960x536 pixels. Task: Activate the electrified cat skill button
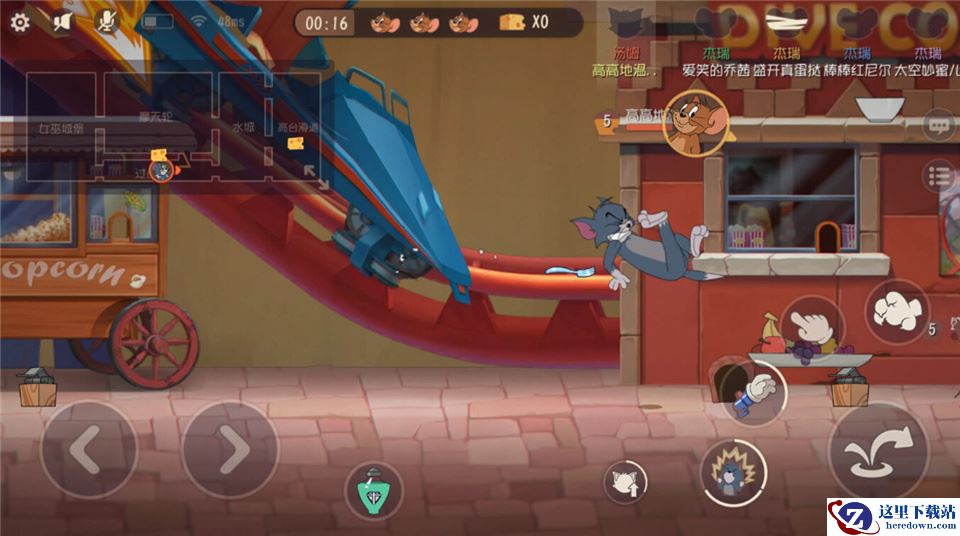click(733, 472)
